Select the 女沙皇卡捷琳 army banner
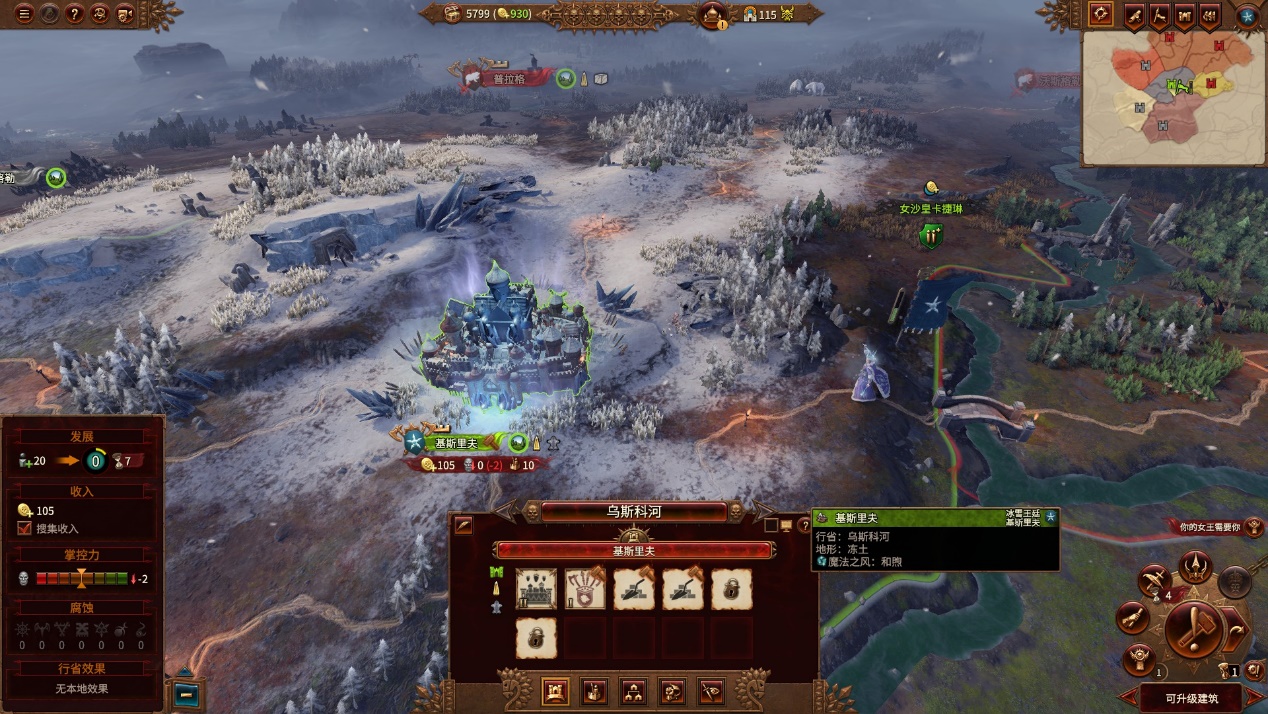The height and width of the screenshot is (714, 1268). tap(929, 208)
